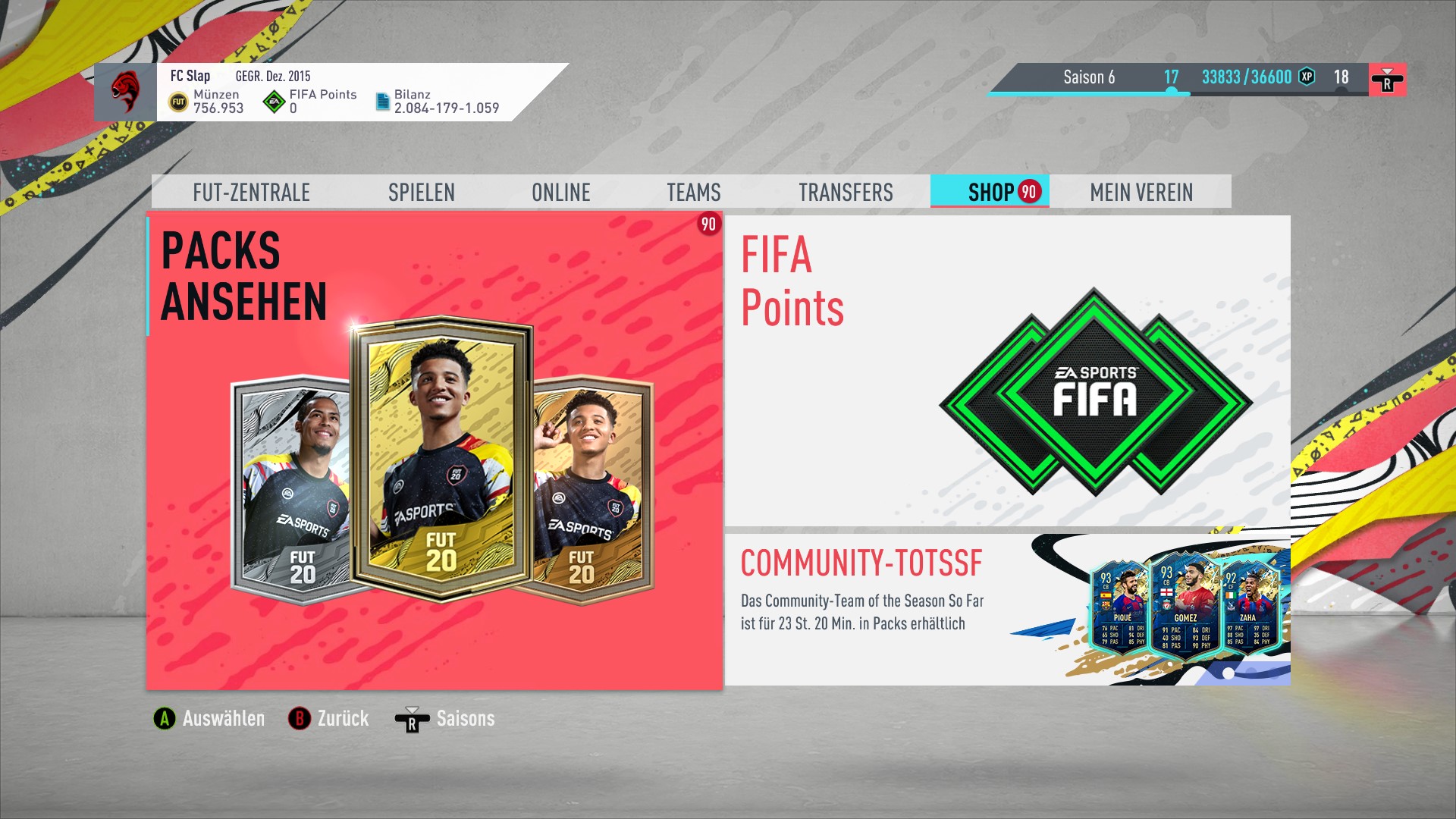
Task: Open the Saison 6 progress bar
Action: pos(1179,79)
